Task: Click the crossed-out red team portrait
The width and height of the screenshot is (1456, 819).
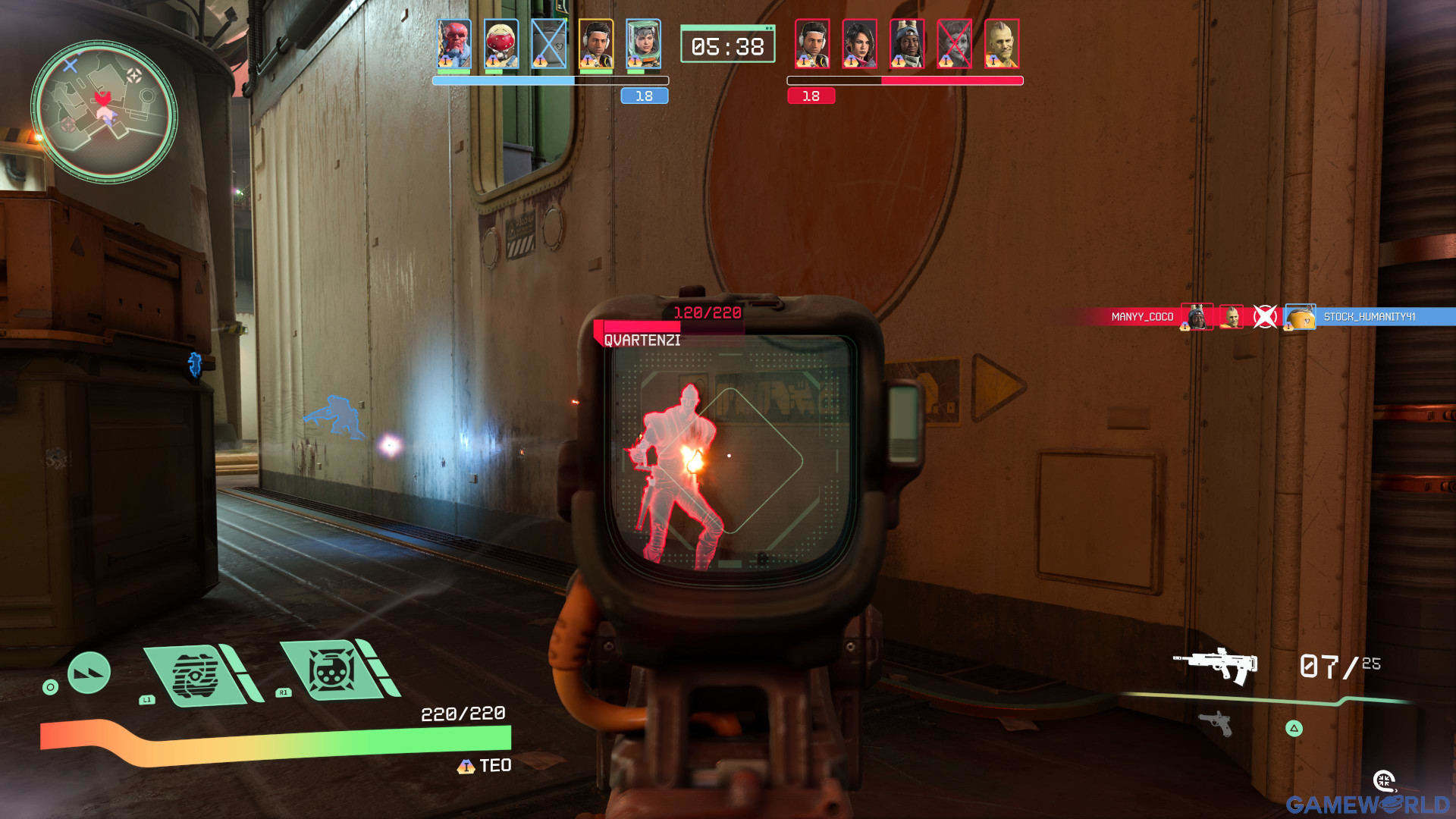Action: click(954, 44)
